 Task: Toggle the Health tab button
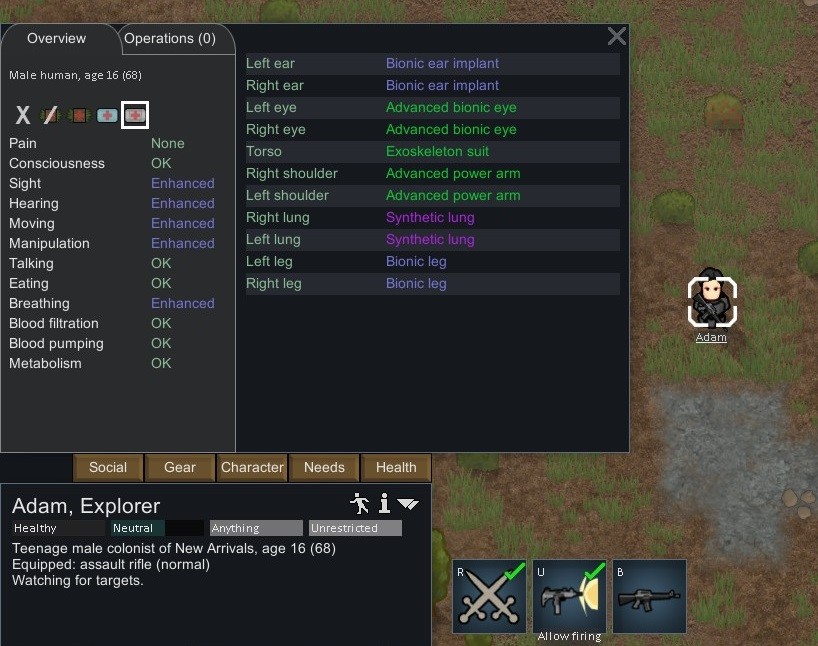[x=396, y=467]
